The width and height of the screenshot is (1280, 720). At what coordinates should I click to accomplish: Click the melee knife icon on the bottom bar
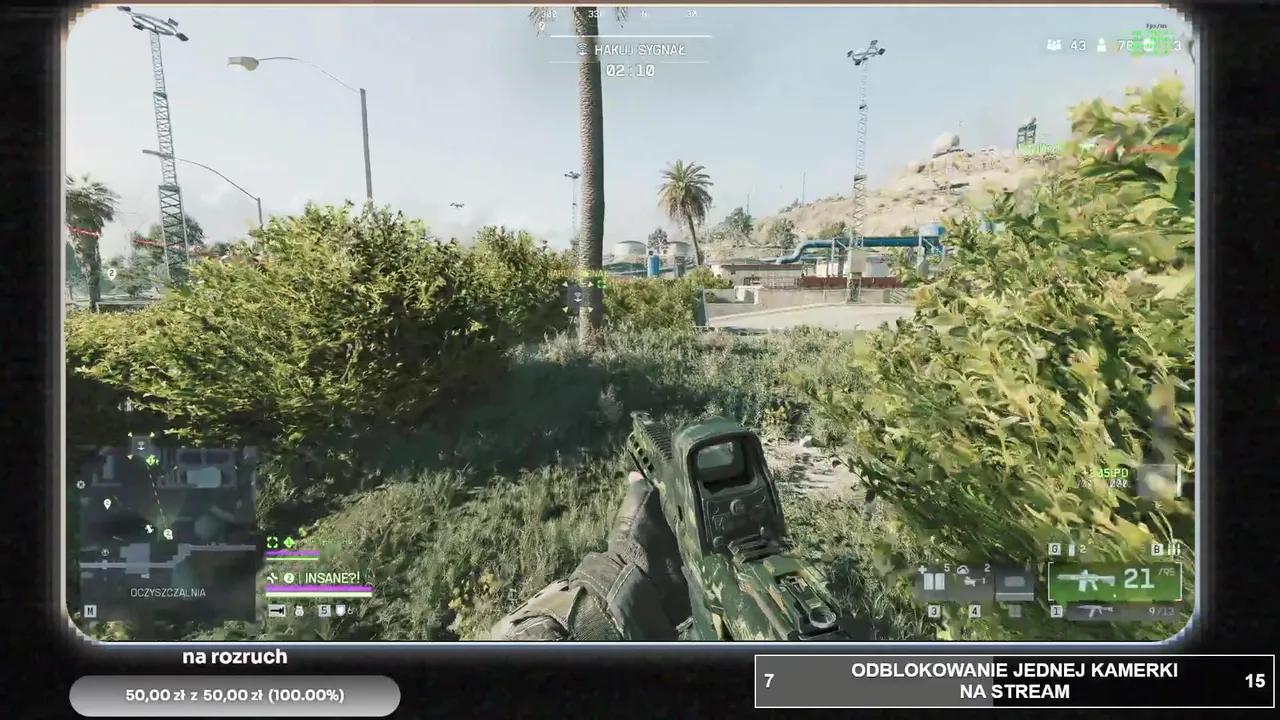coord(277,611)
